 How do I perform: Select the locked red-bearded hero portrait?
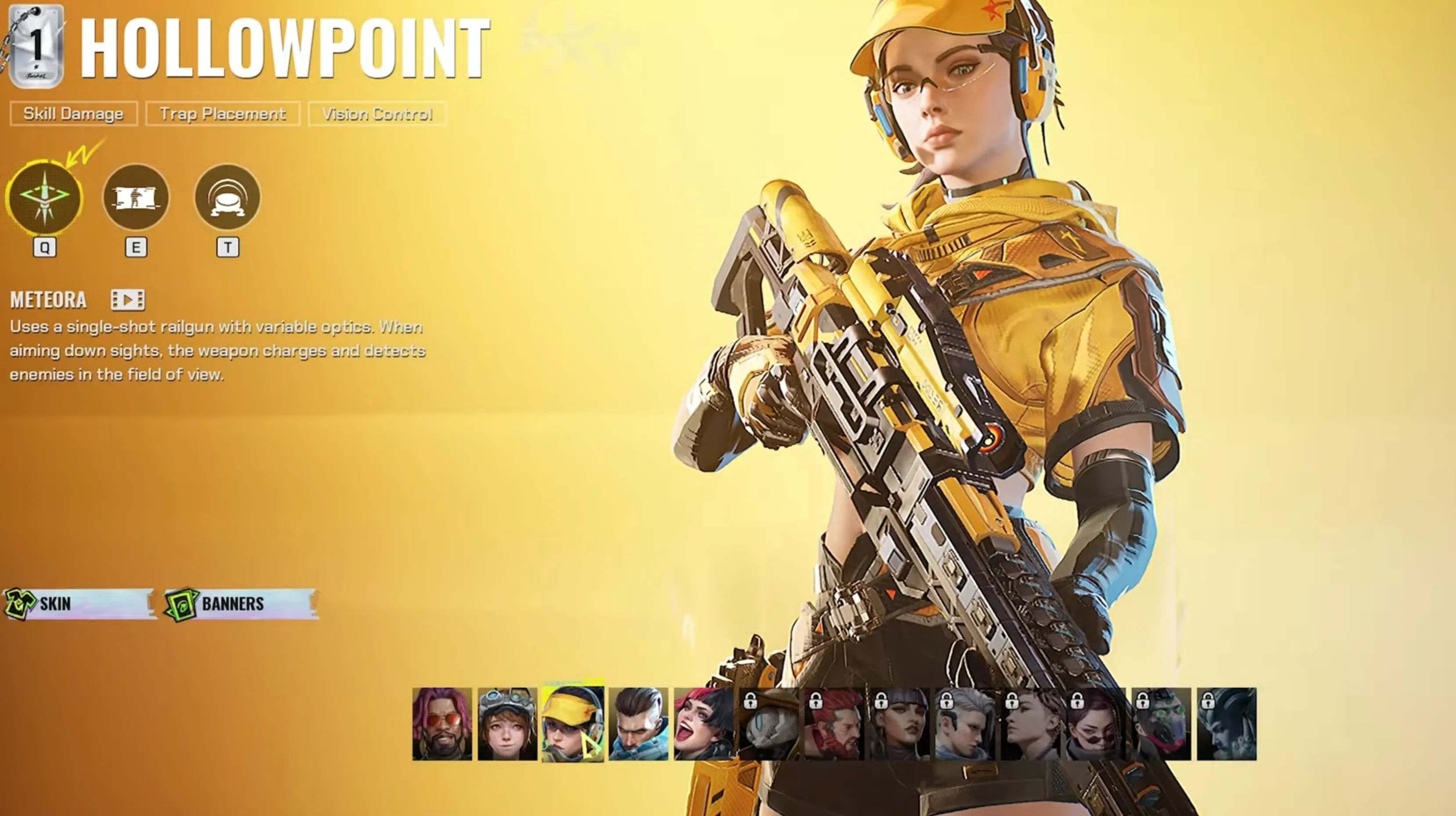(x=834, y=724)
